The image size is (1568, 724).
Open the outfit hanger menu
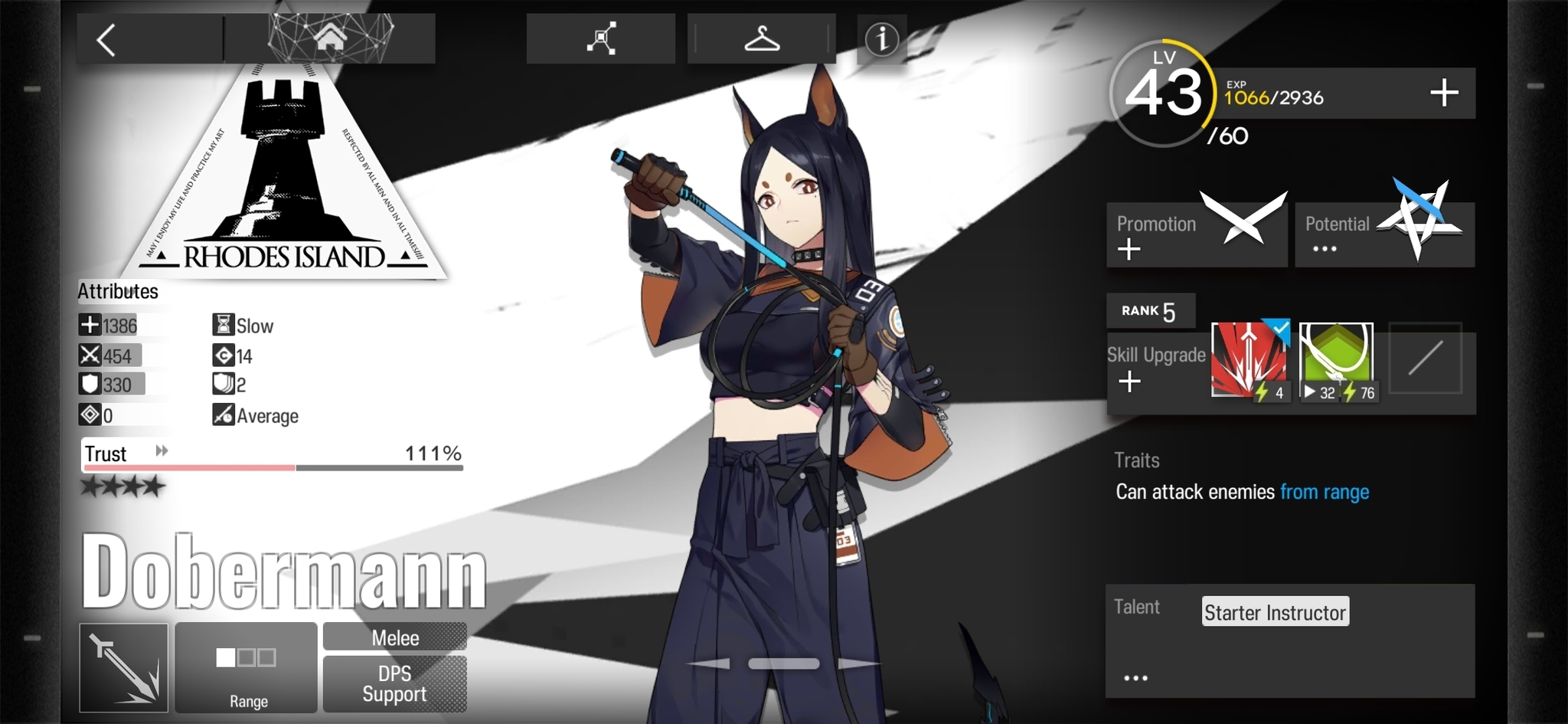(762, 38)
